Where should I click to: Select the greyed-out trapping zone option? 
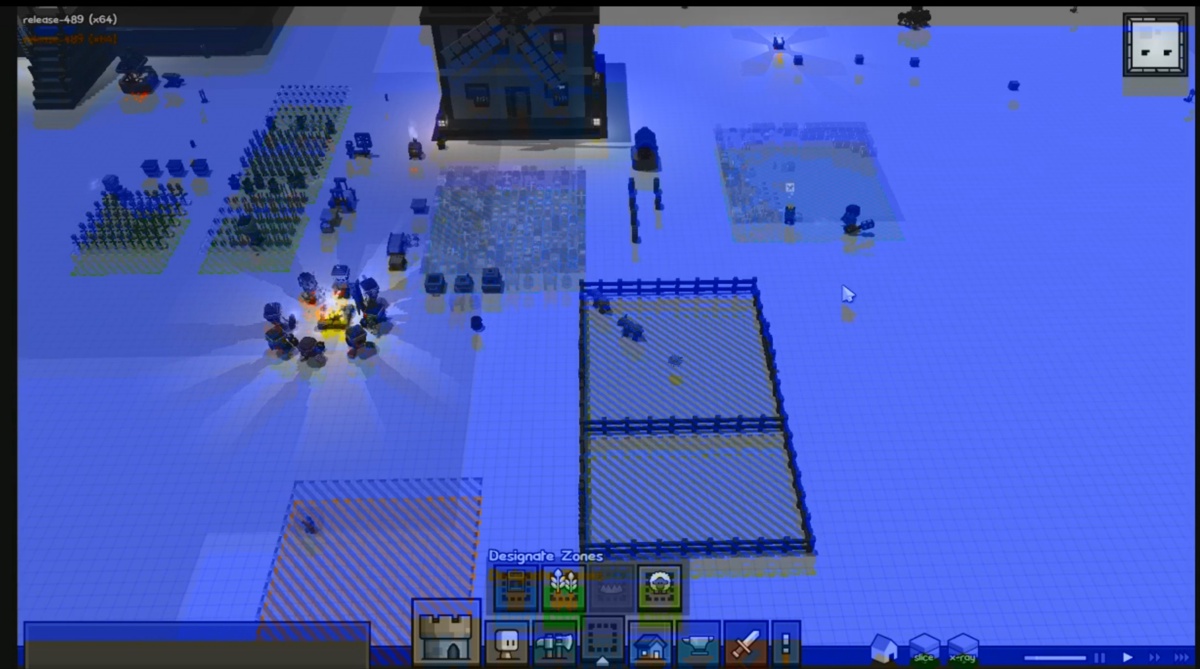coord(612,588)
